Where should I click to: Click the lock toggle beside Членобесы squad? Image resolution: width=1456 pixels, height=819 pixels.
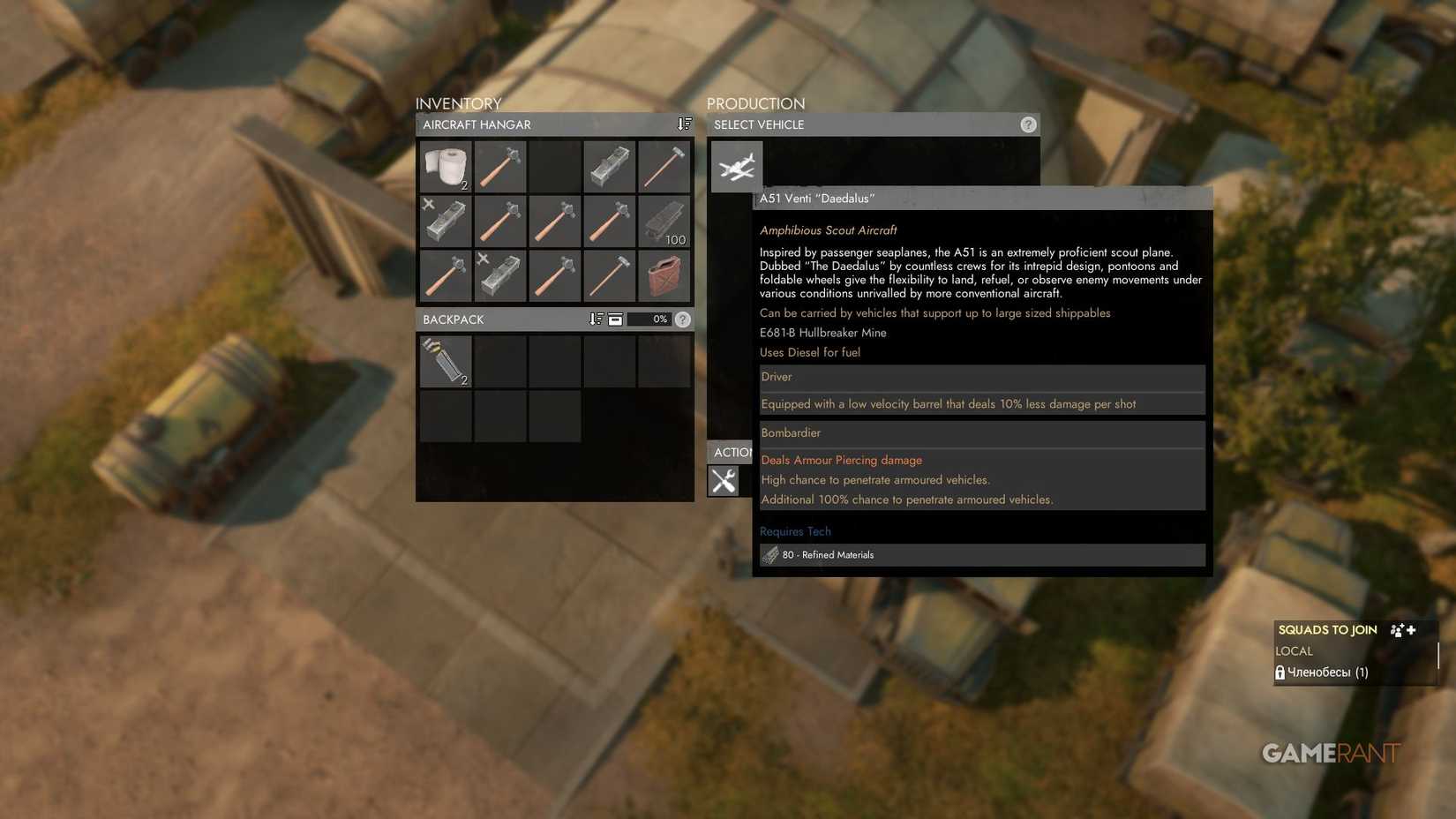(1280, 672)
